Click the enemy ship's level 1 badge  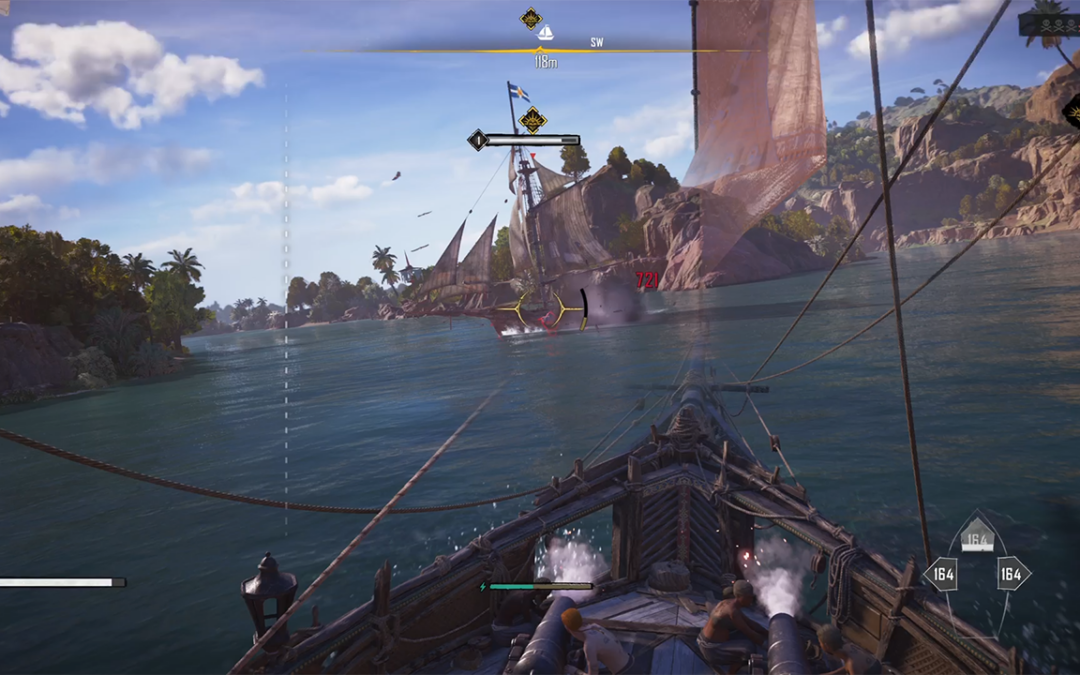[478, 140]
